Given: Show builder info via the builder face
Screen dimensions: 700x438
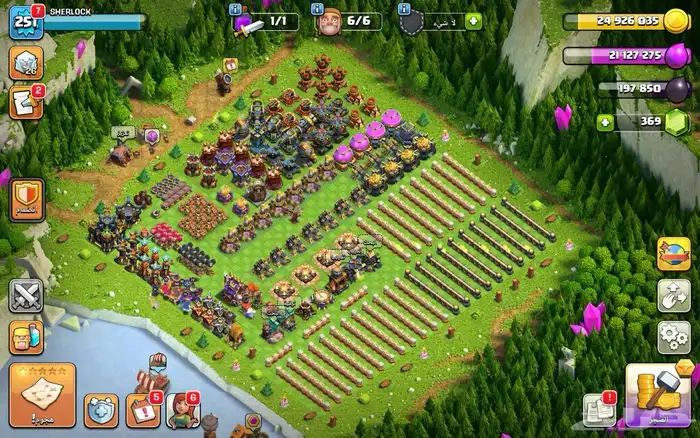Looking at the screenshot, I should (x=329, y=20).
